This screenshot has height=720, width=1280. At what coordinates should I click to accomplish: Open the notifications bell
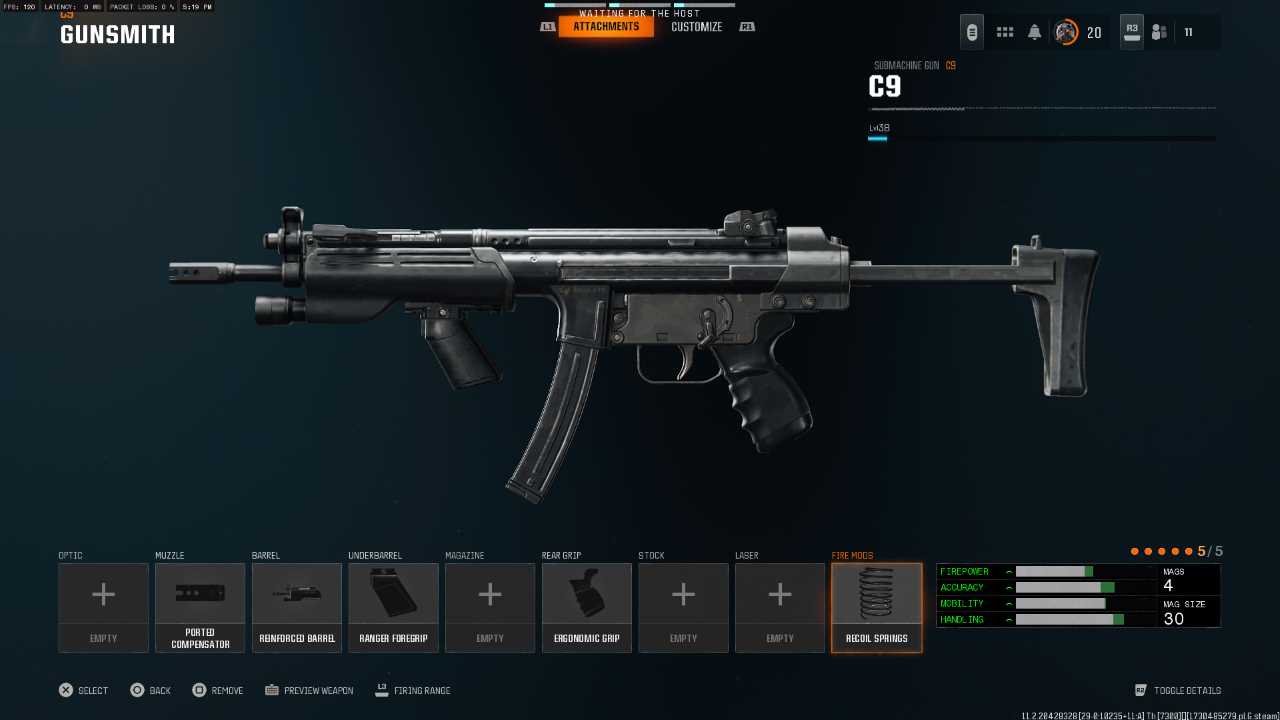pos(1035,32)
